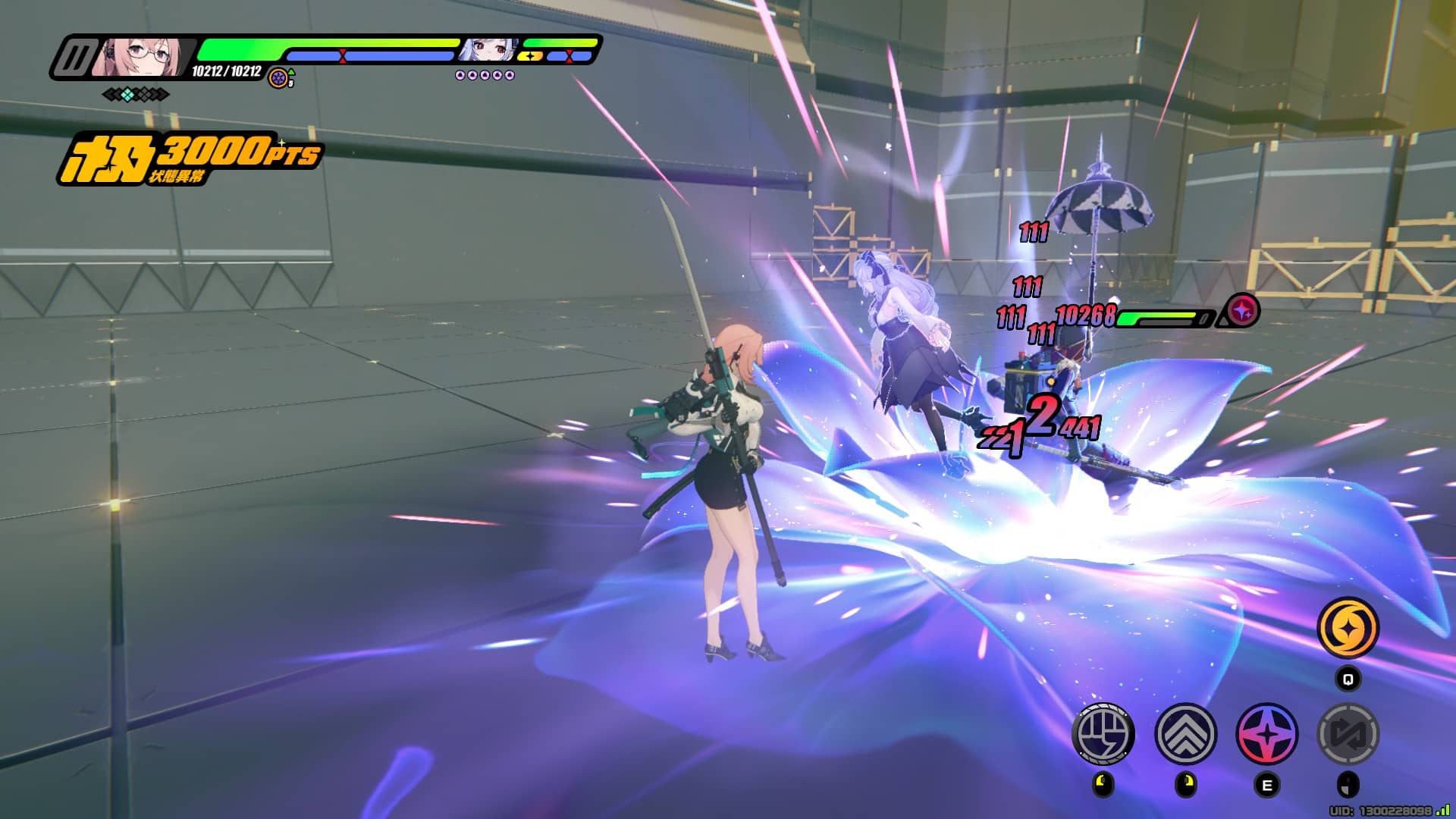This screenshot has width=1456, height=819.
Task: Select the pink-haired character portrait
Action: [x=141, y=56]
